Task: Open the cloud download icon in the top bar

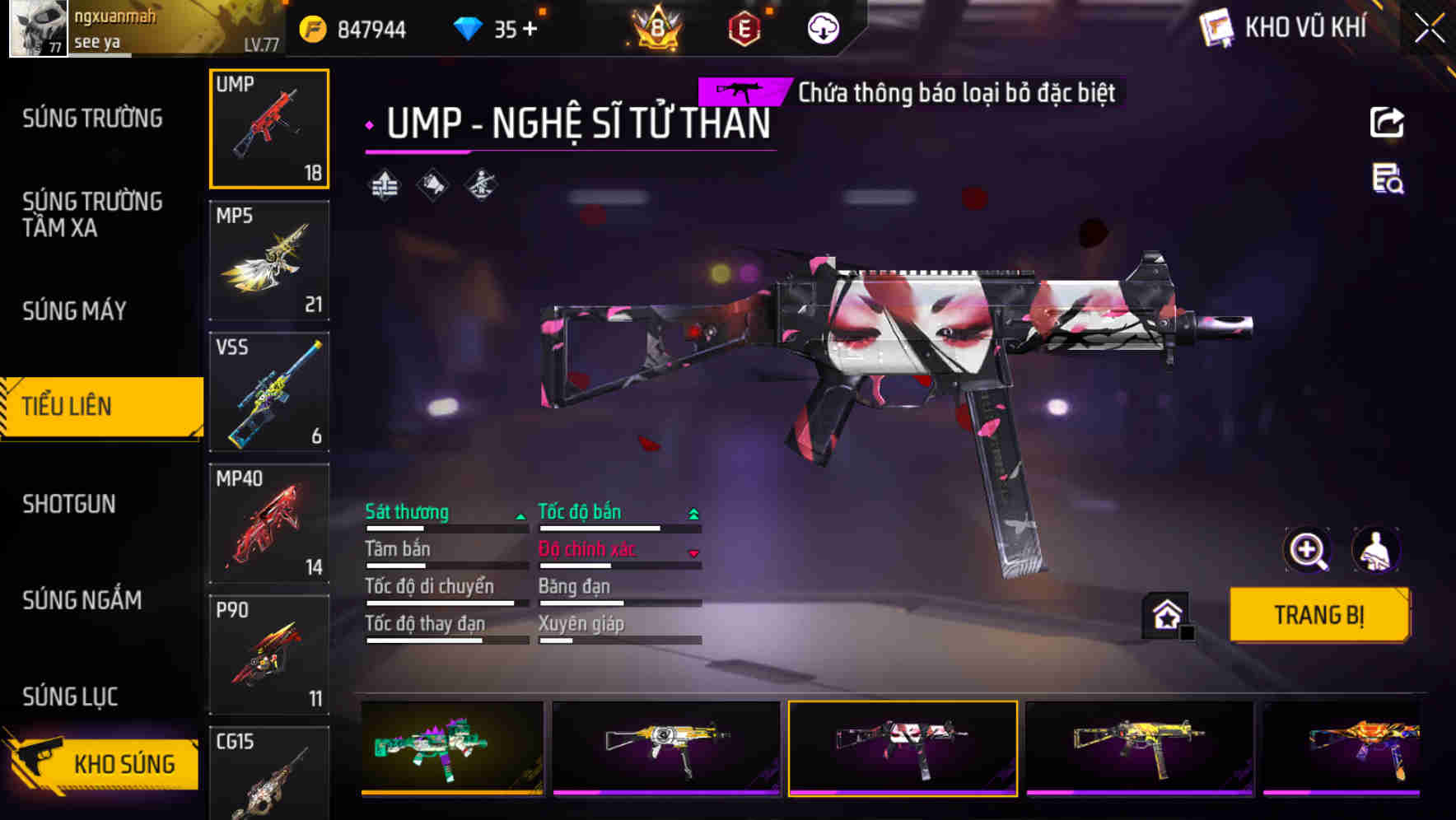Action: tap(823, 27)
